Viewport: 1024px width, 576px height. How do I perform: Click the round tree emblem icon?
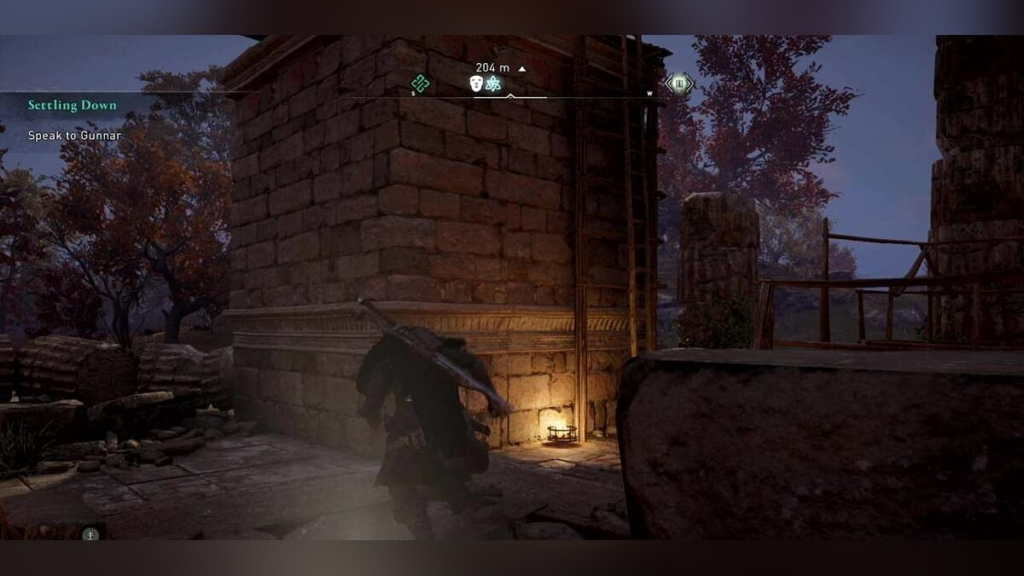91,533
